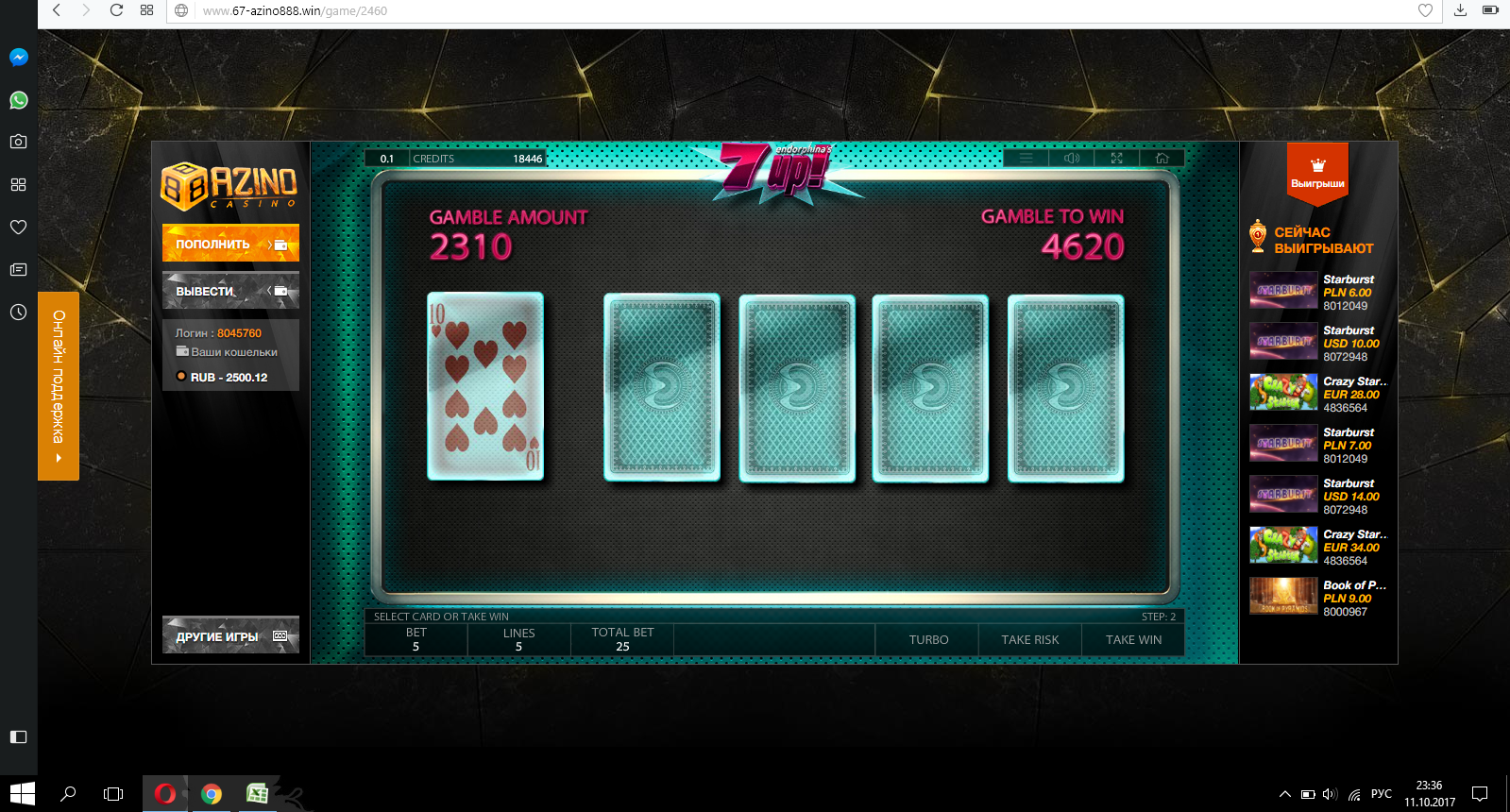Open ДРУГИЕ ИГРЫ other games

(230, 635)
